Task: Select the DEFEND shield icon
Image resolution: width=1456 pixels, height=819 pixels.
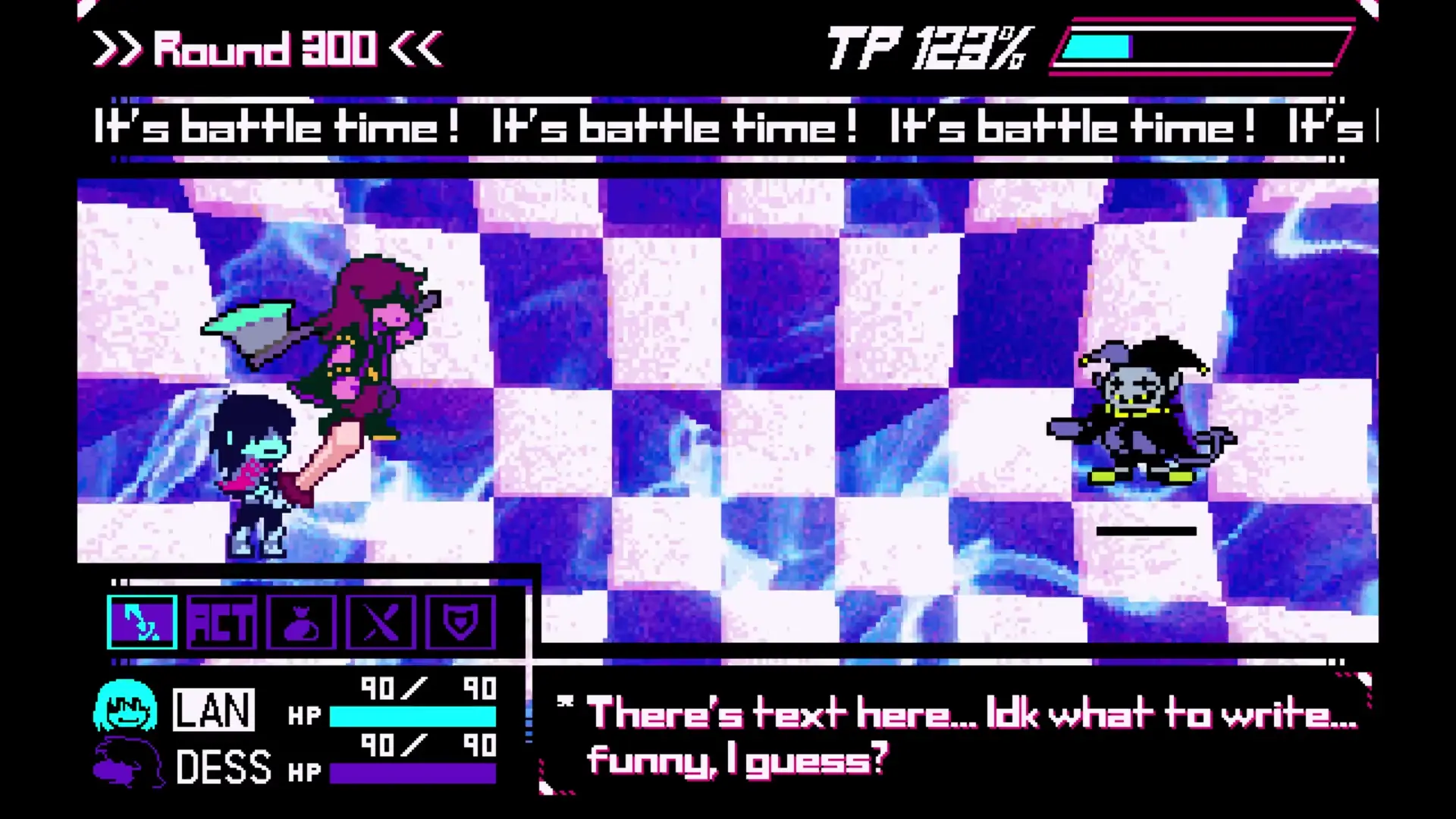Action: (x=461, y=622)
